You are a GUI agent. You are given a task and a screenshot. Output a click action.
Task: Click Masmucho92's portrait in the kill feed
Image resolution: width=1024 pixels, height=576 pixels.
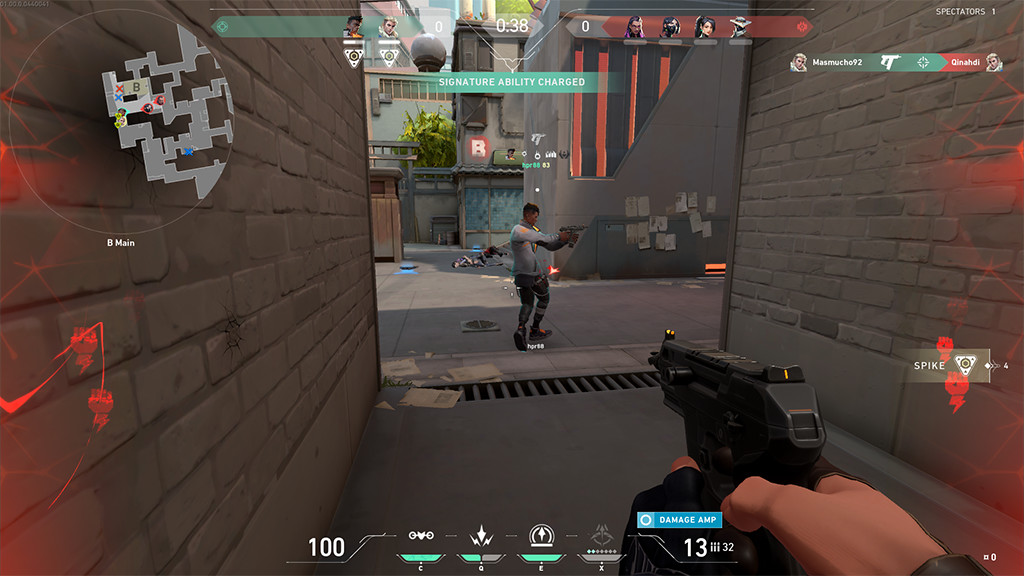click(799, 63)
